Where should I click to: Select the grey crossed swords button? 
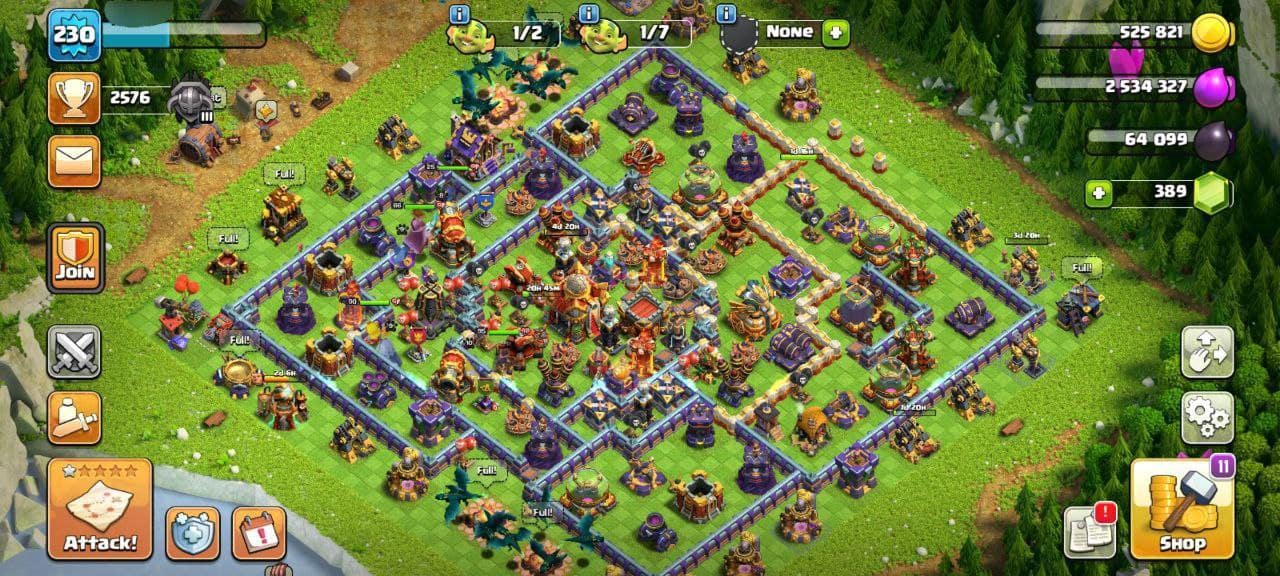coord(75,352)
